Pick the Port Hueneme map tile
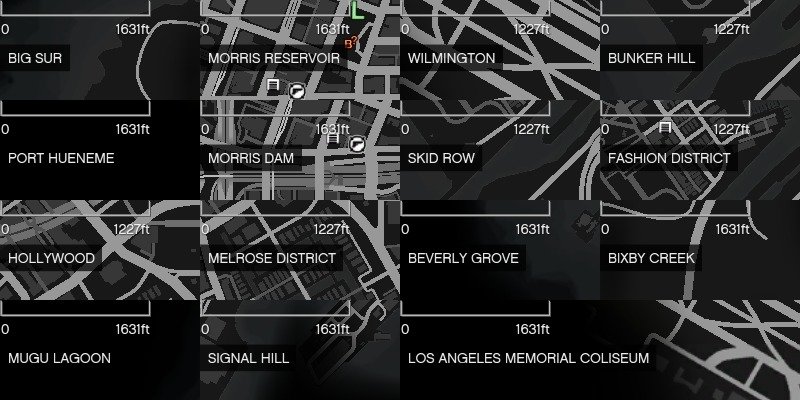The height and width of the screenshot is (400, 800). [x=100, y=150]
